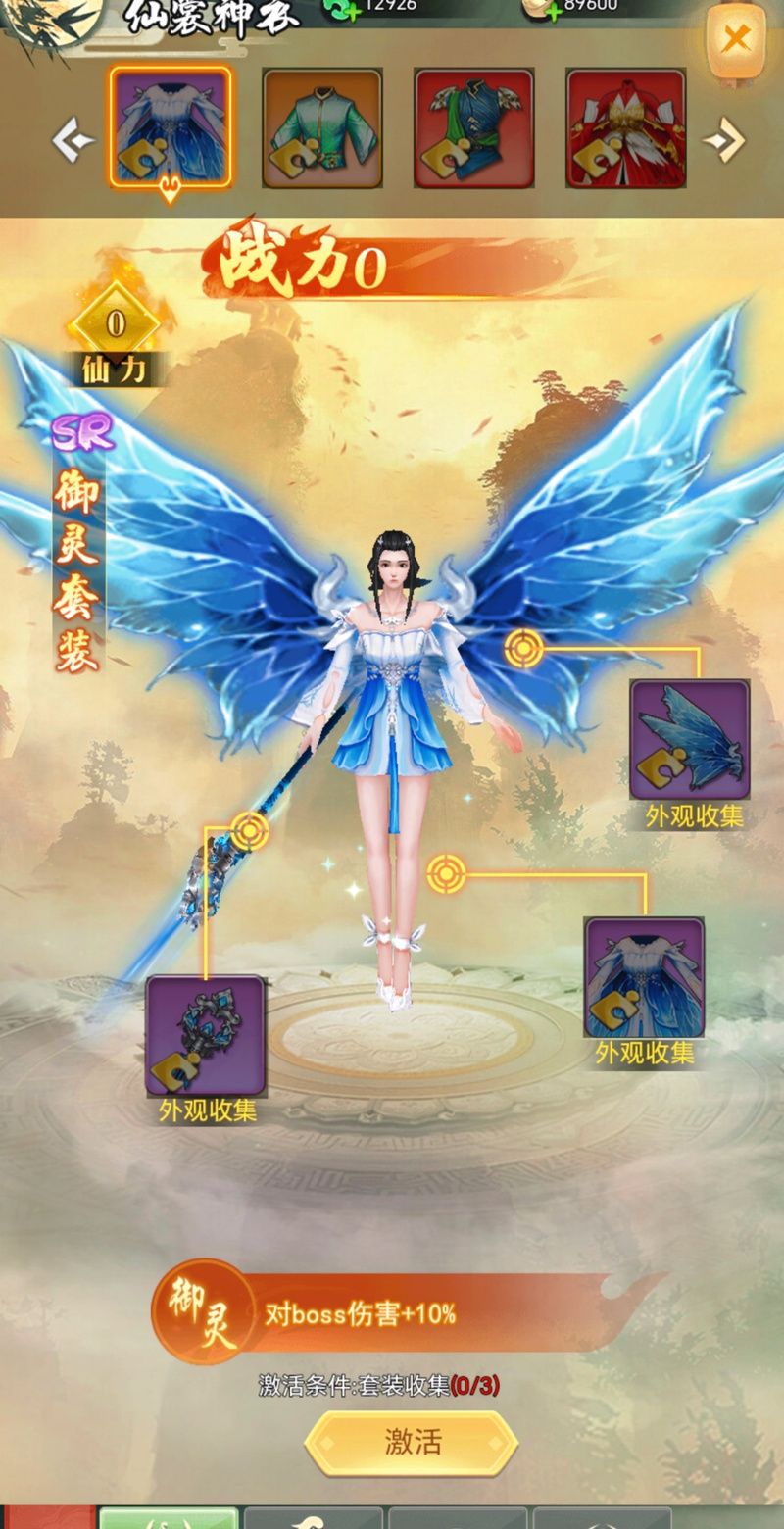The image size is (784, 1529).
Task: Show next costumes with the right arrow
Action: pyautogui.click(x=724, y=142)
